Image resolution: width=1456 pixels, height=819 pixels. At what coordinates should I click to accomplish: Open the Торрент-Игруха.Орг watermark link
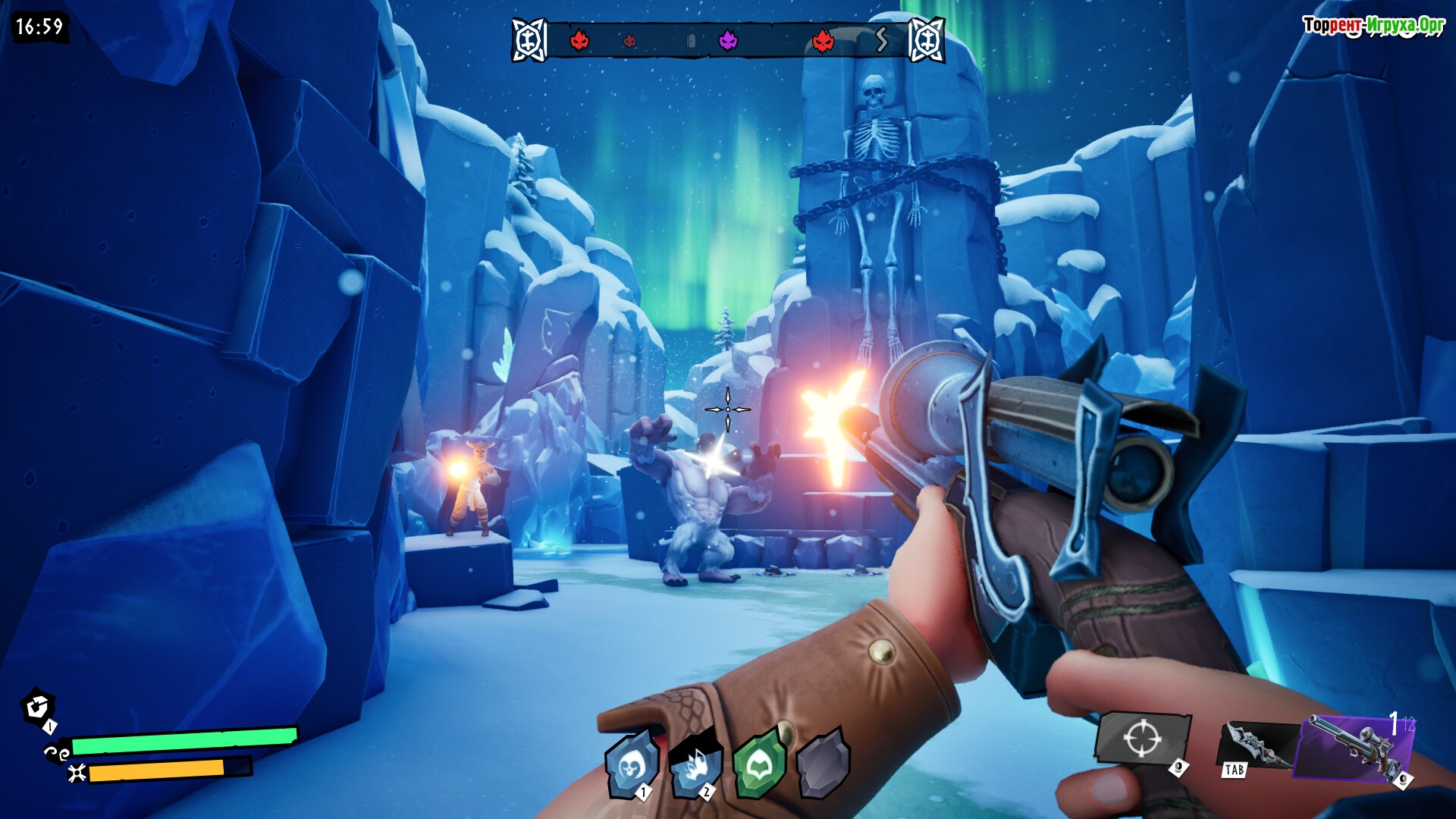1373,26
